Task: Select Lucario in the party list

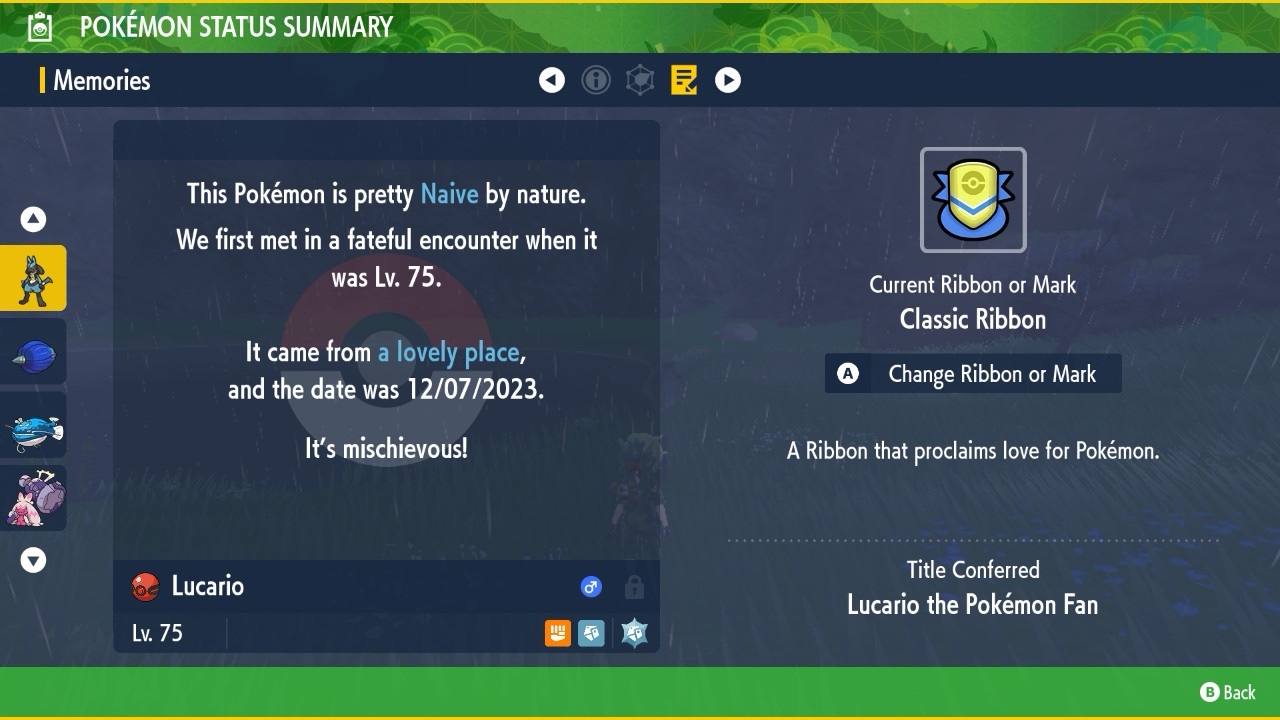Action: [33, 278]
